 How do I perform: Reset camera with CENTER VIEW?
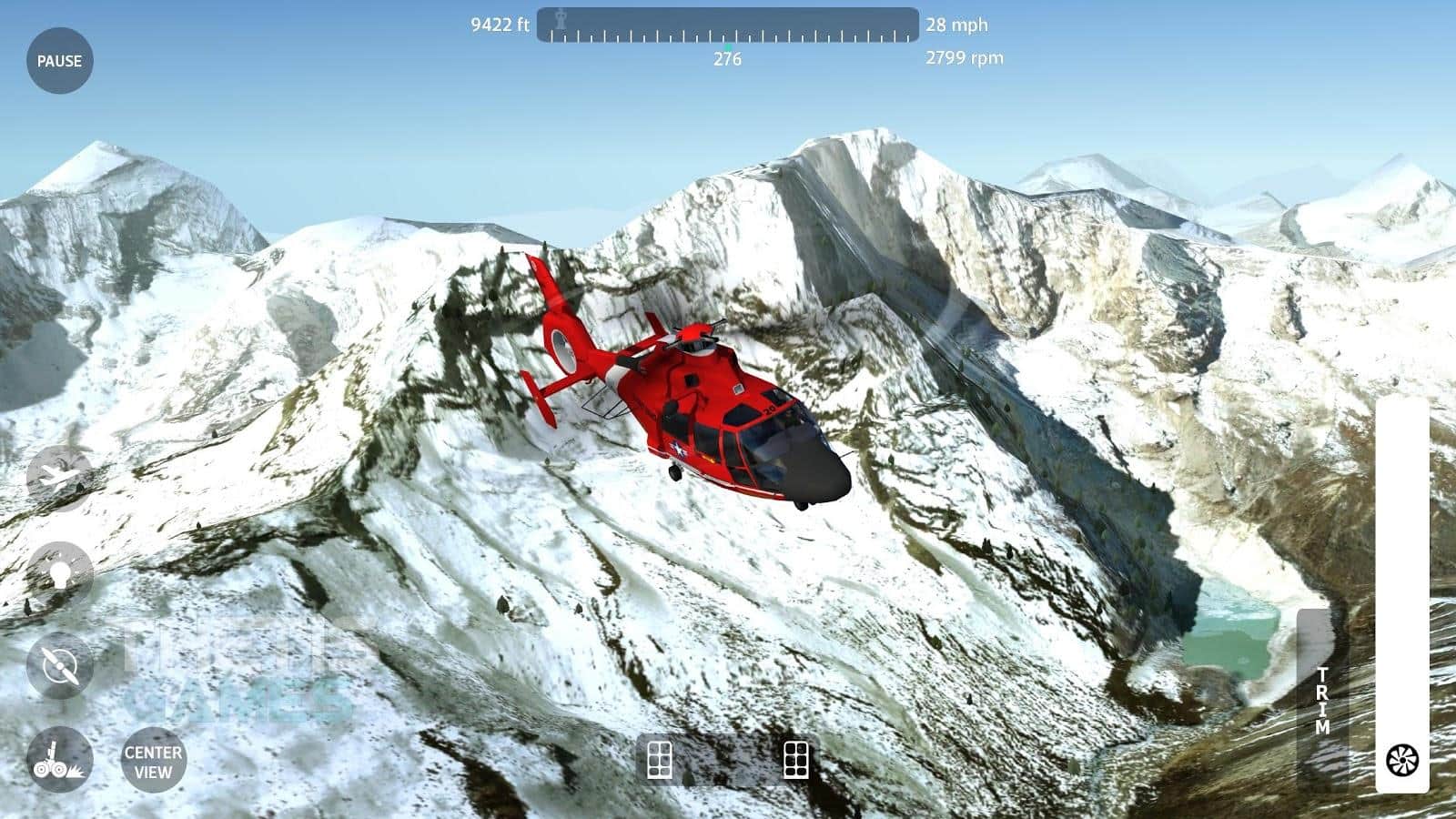point(153,762)
